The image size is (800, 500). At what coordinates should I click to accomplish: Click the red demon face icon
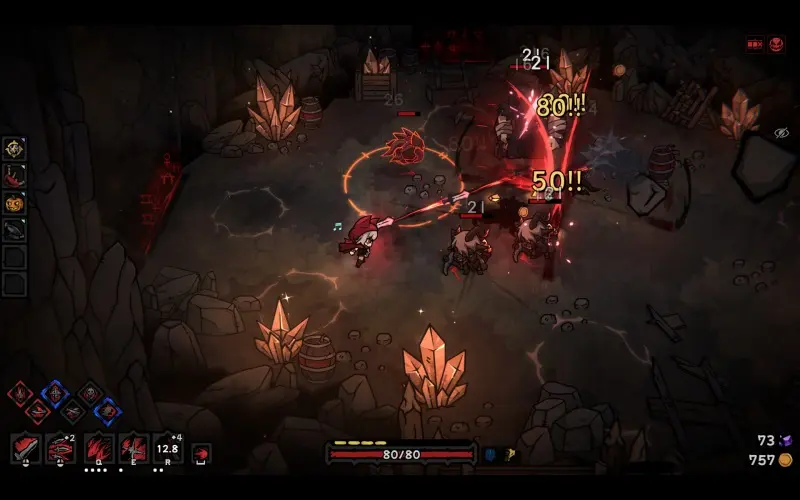click(x=776, y=45)
